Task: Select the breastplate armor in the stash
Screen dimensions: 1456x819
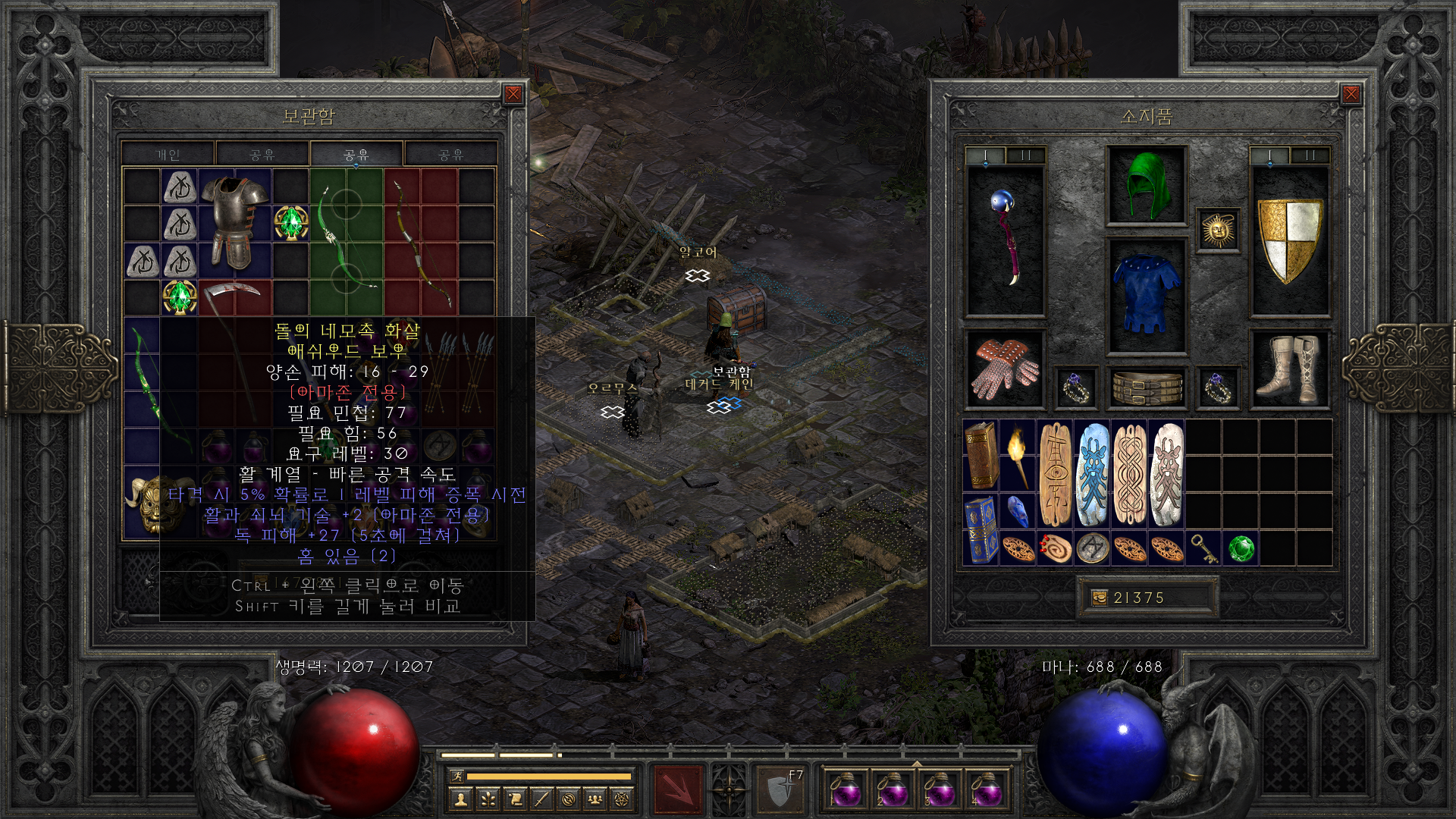Action: [235, 221]
